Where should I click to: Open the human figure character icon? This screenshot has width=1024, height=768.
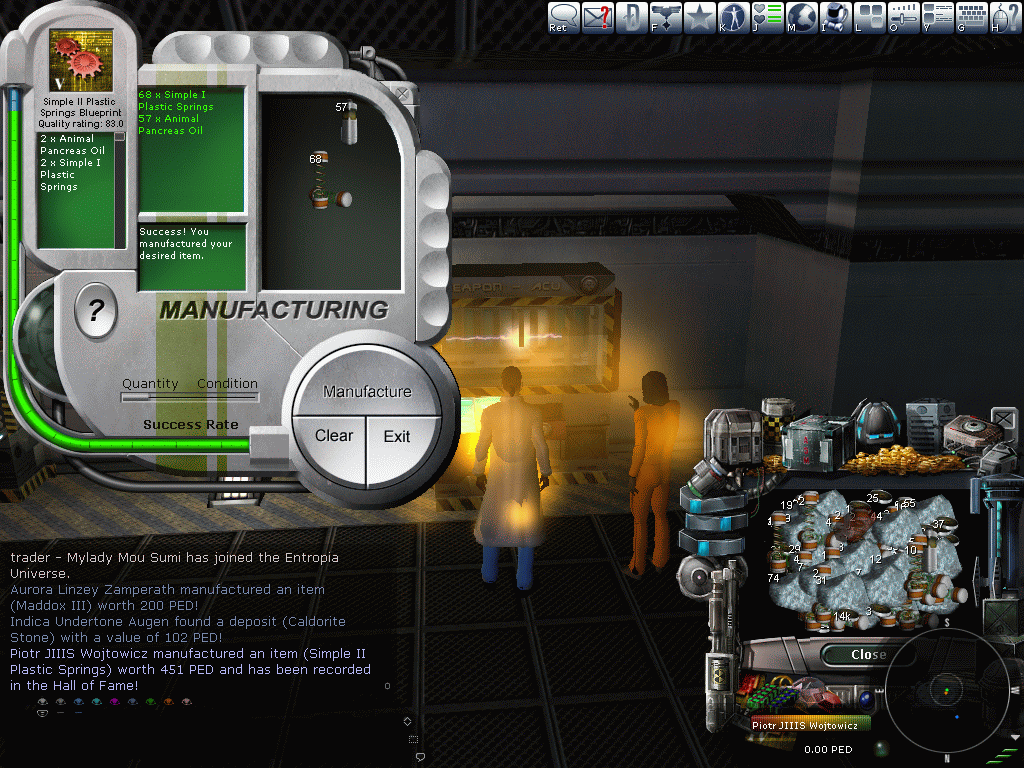point(733,17)
